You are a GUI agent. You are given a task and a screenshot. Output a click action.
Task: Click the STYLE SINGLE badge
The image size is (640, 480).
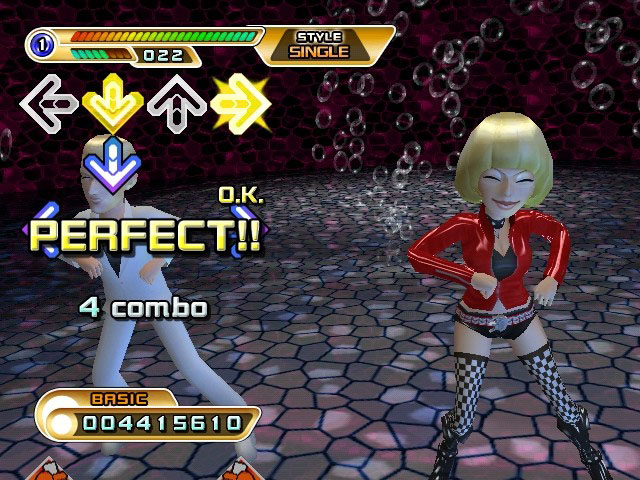click(x=319, y=45)
